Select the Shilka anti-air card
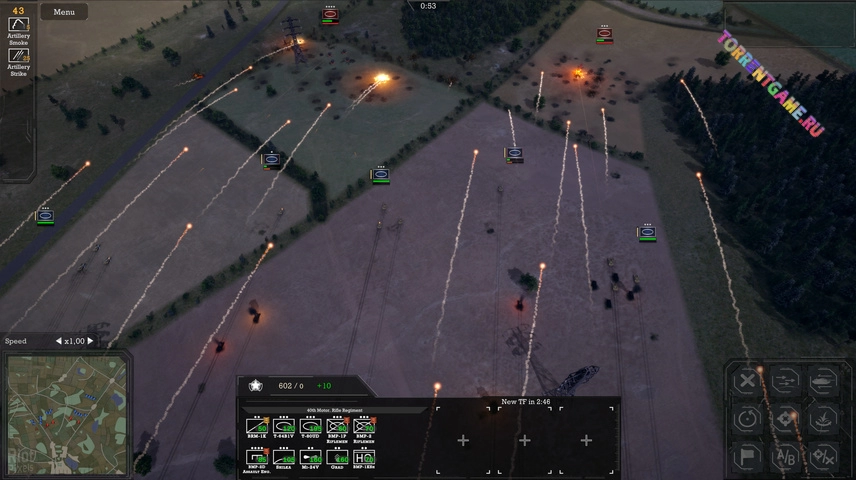 [x=284, y=457]
